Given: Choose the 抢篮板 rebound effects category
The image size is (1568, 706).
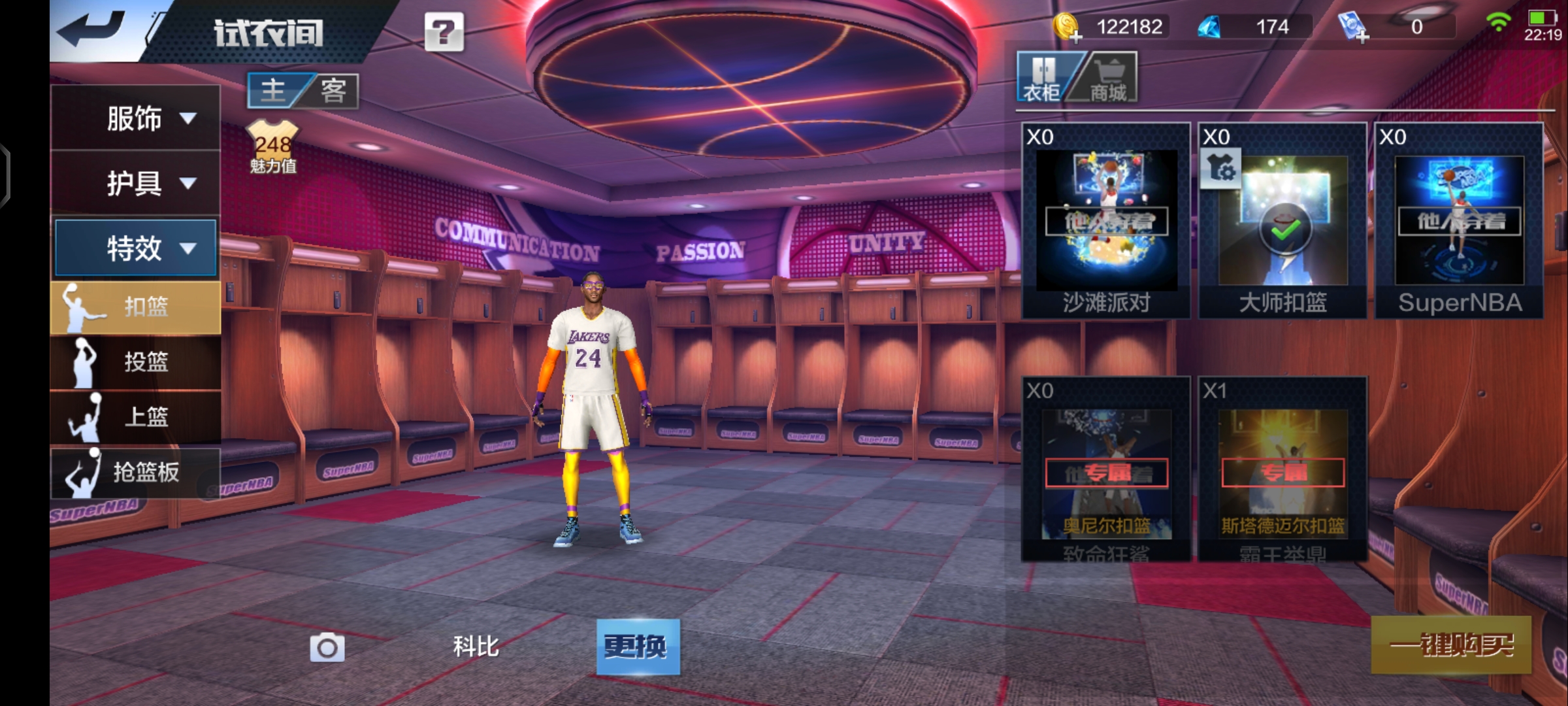Looking at the screenshot, I should (x=136, y=472).
